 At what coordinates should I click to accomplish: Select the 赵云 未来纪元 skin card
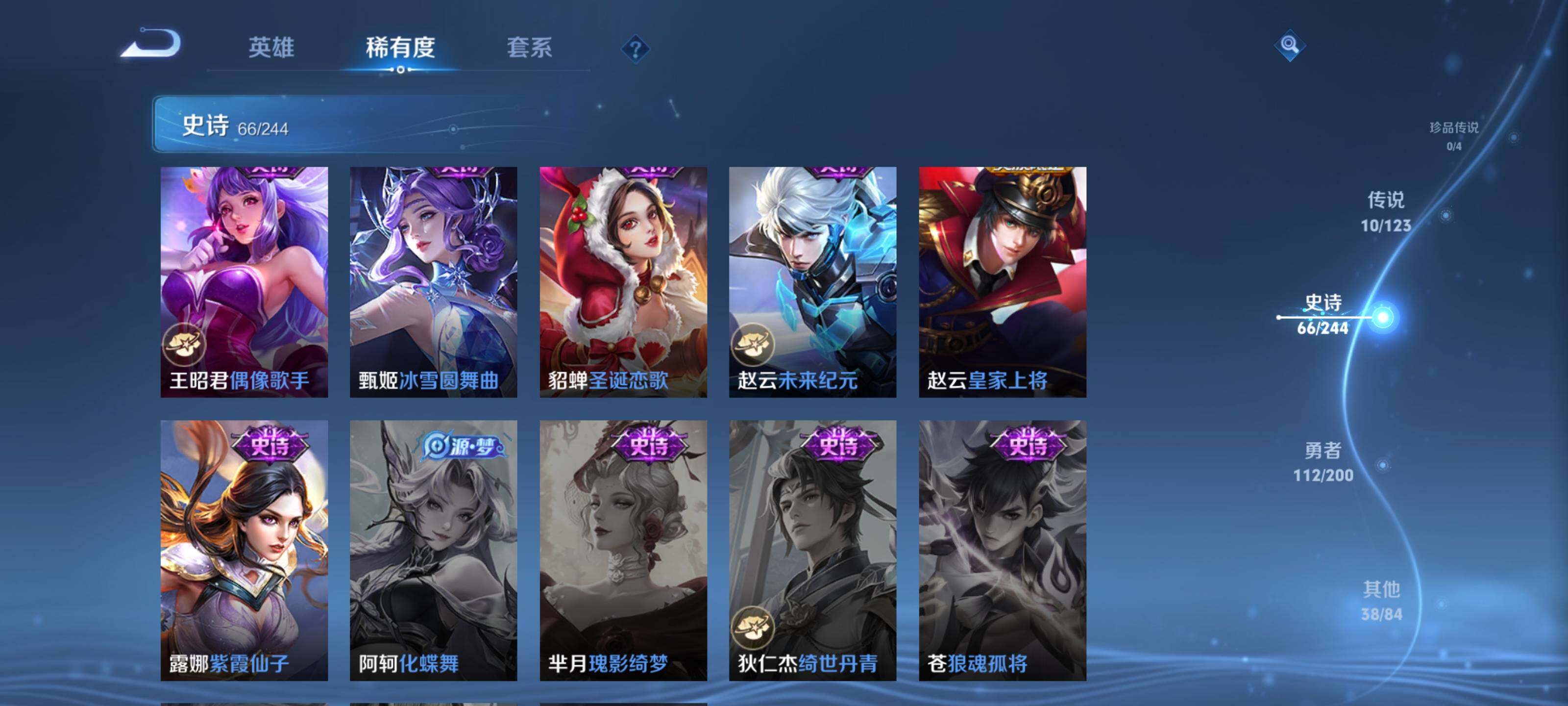click(812, 282)
